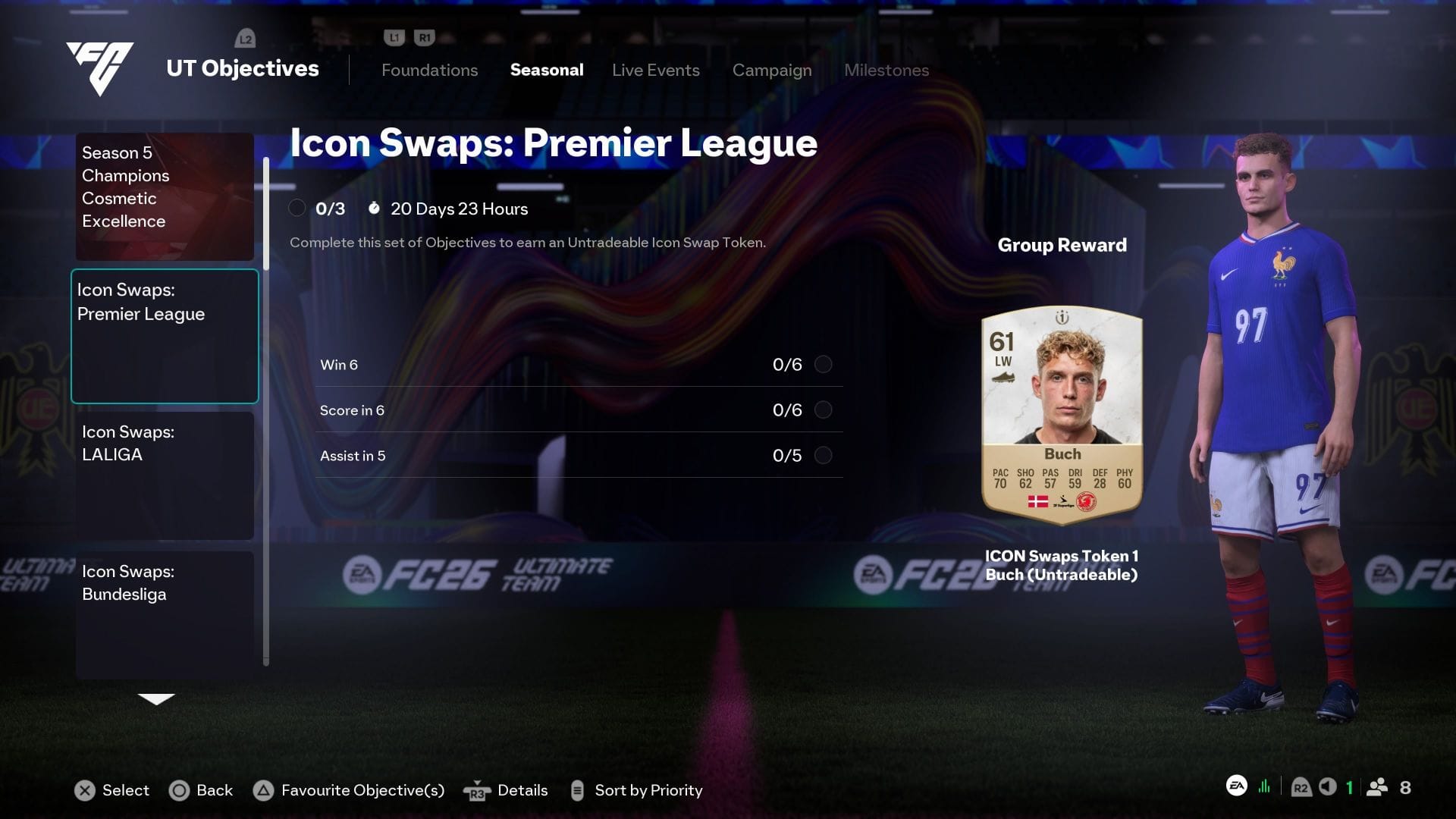The height and width of the screenshot is (819, 1456).
Task: Open the Live Events tab
Action: [x=655, y=70]
